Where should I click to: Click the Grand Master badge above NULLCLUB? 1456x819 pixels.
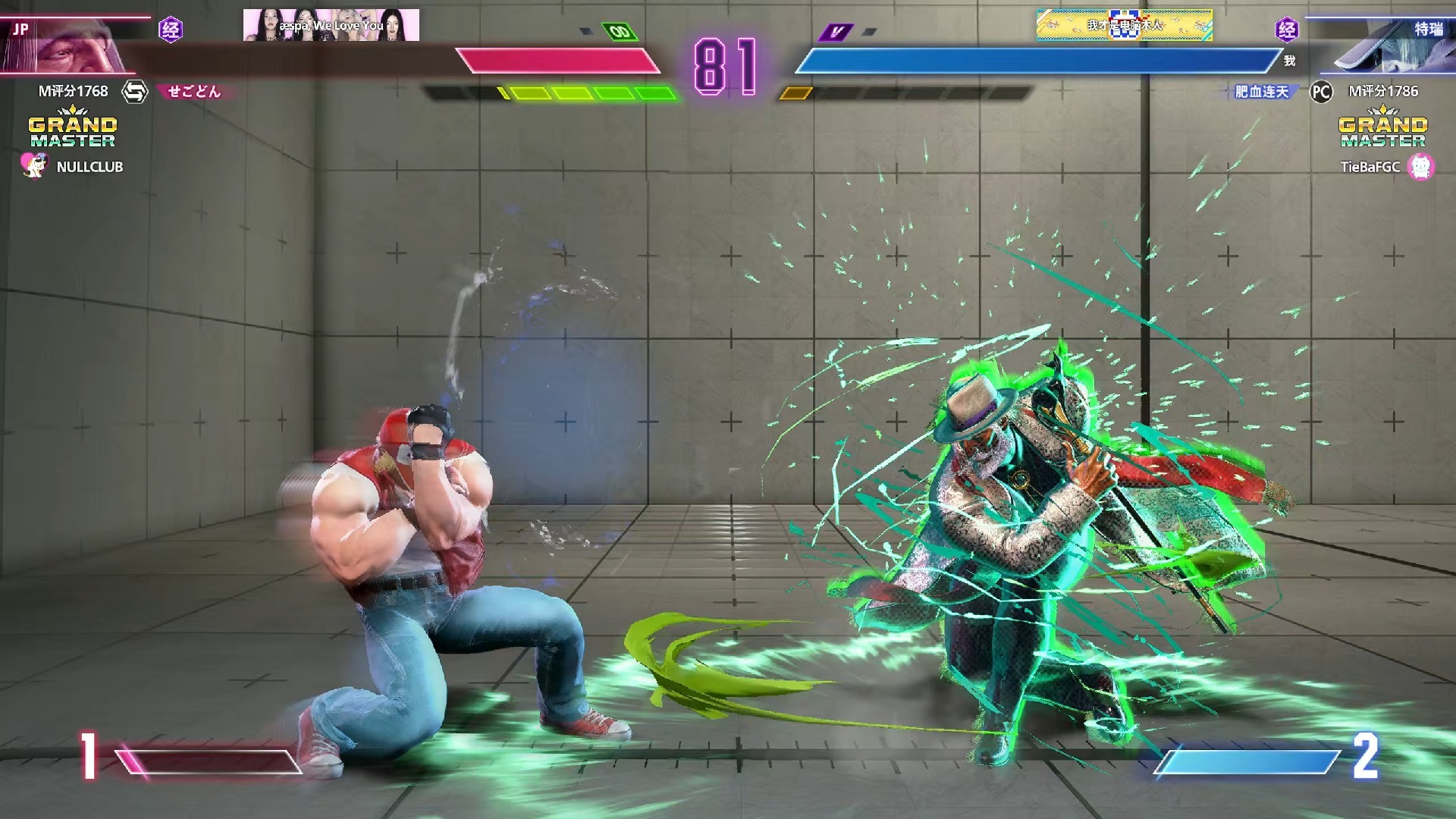tap(73, 129)
